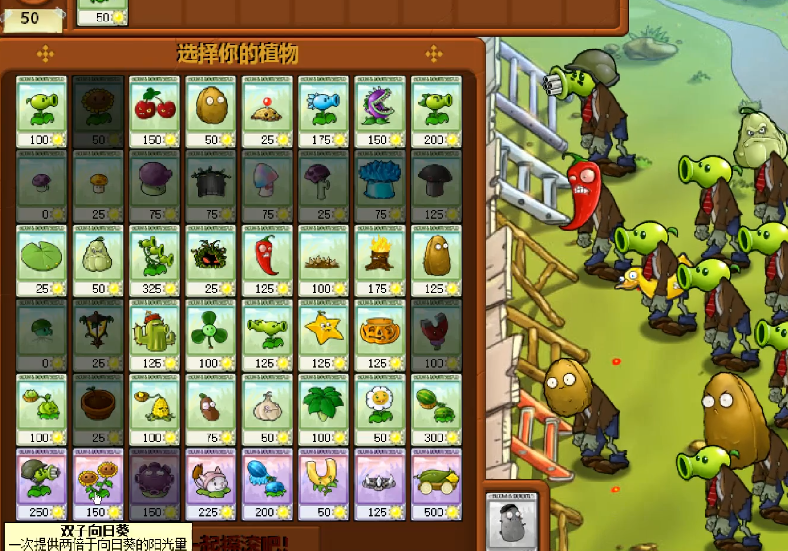This screenshot has height=551, width=788.
Task: Choose the Jalapeno seed packet
Action: (x=266, y=260)
